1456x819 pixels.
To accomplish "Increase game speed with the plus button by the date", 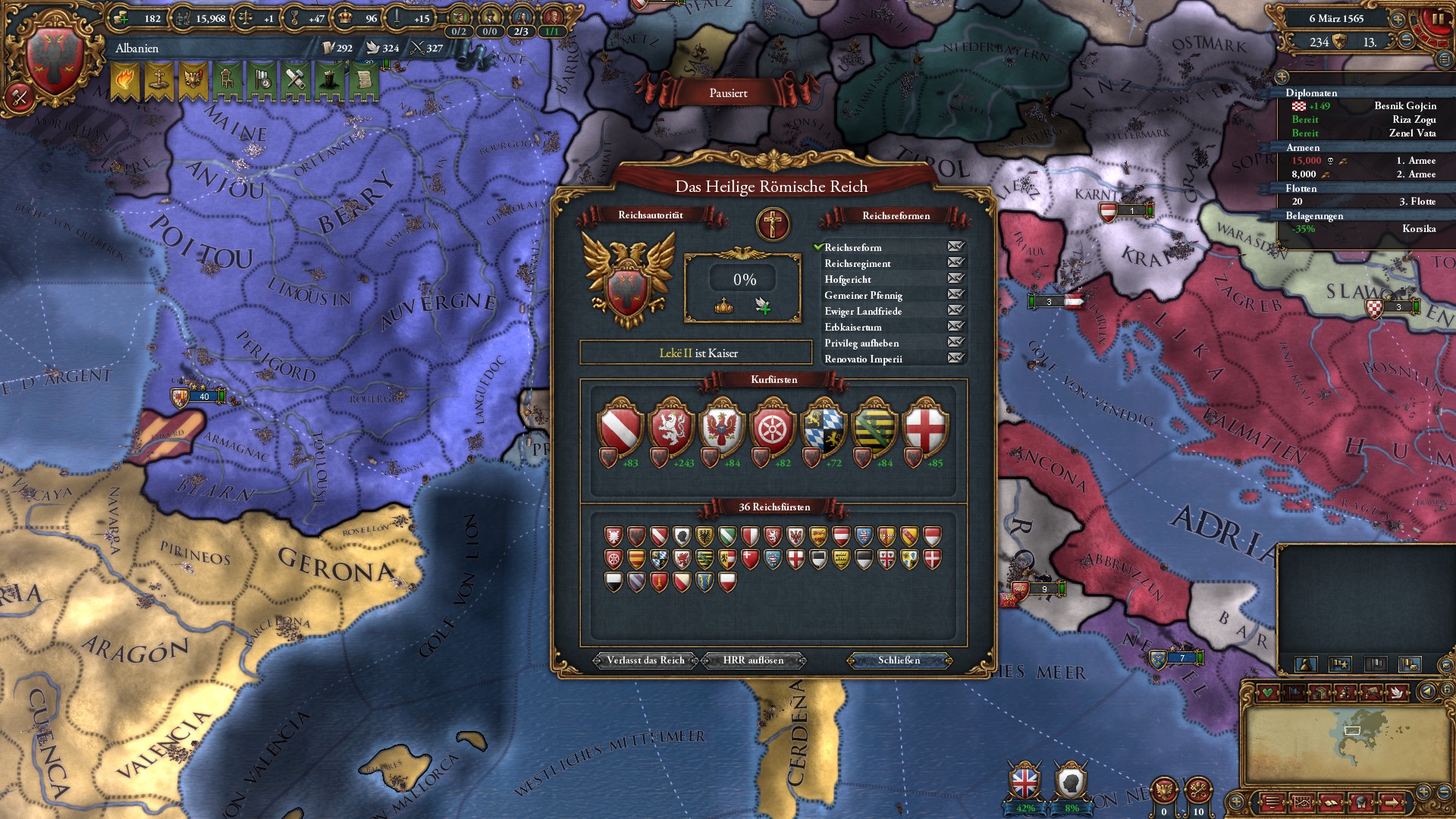I will pyautogui.click(x=1398, y=17).
